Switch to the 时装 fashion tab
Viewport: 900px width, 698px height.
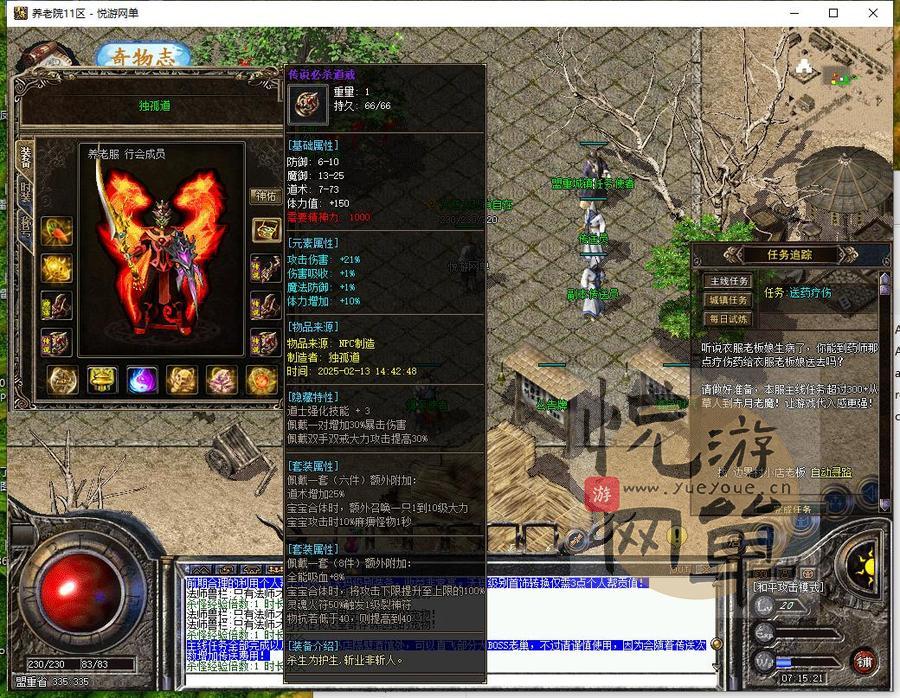tap(25, 195)
